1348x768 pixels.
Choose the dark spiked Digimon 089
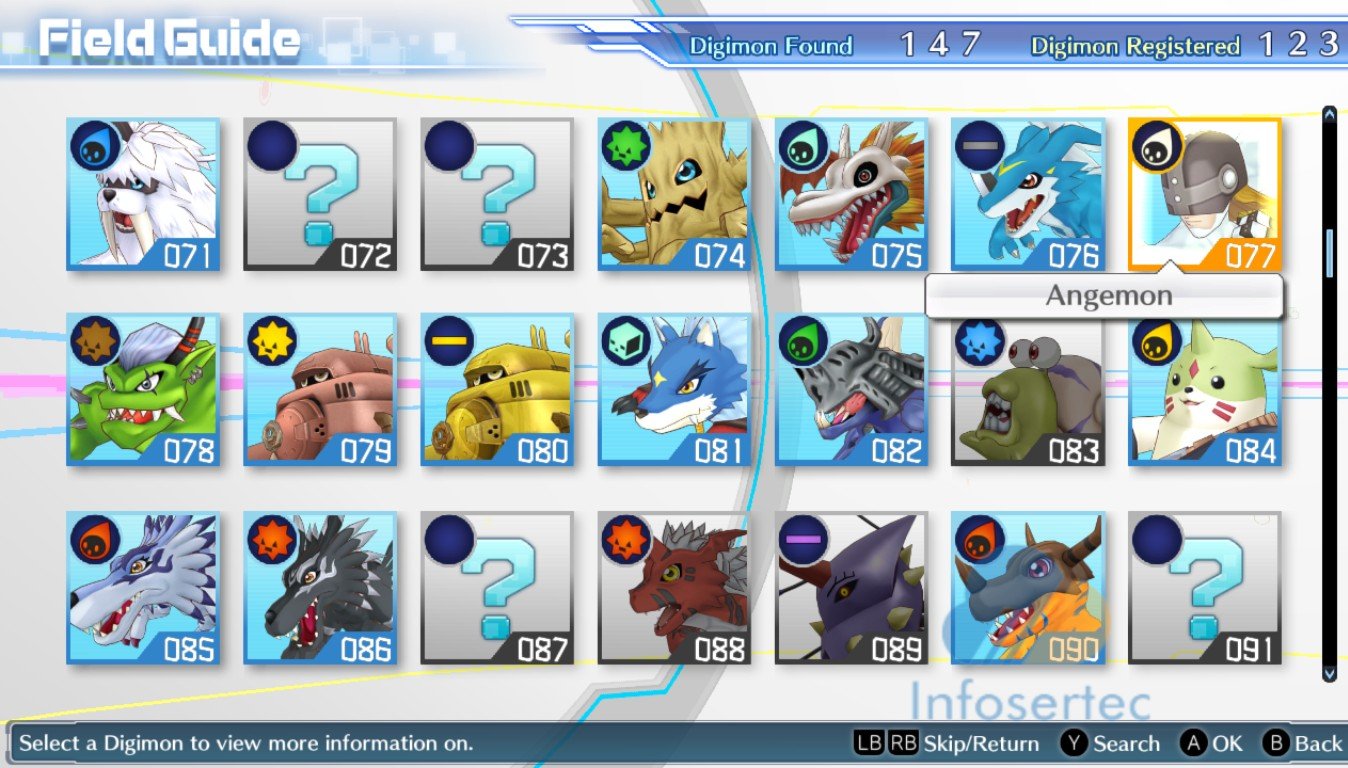tap(851, 588)
